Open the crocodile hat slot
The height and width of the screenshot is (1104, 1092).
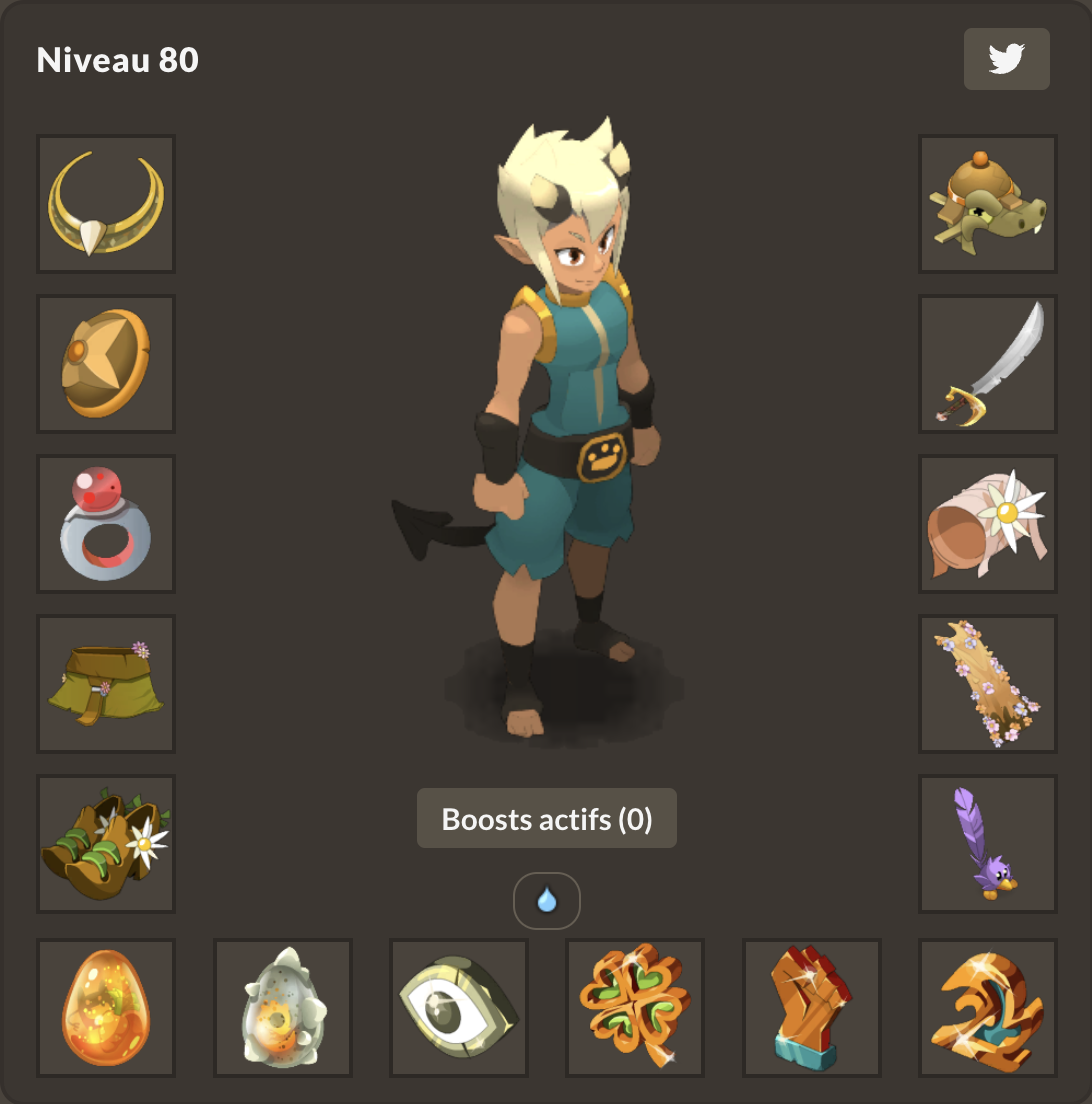point(988,204)
